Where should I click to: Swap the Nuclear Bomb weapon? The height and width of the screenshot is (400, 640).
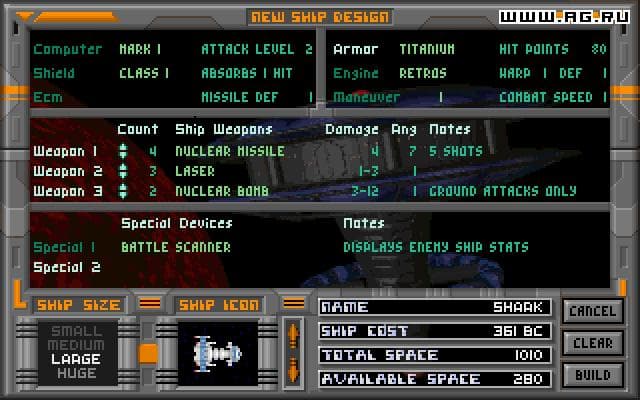[x=221, y=191]
